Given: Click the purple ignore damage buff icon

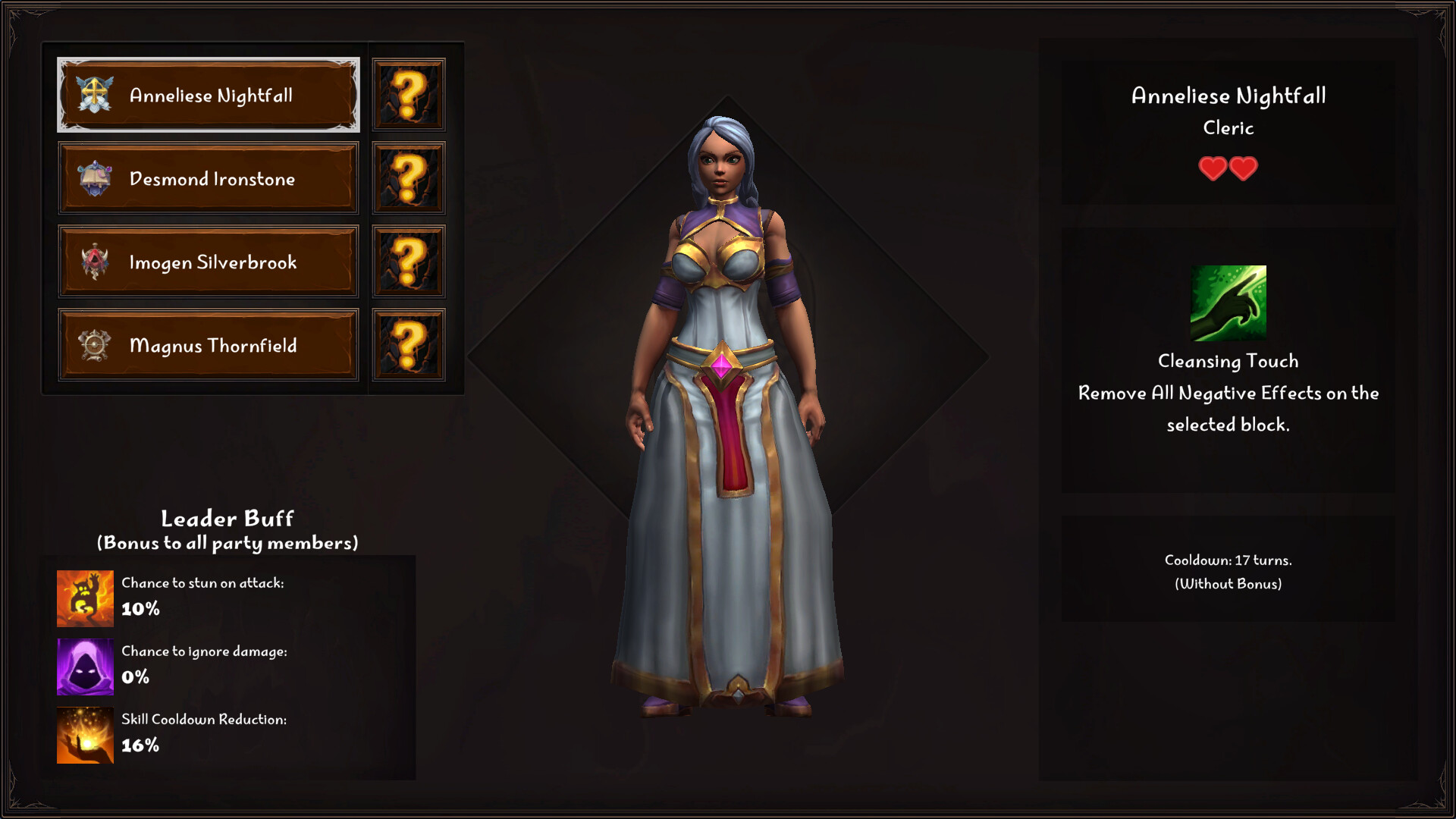Looking at the screenshot, I should coord(85,668).
